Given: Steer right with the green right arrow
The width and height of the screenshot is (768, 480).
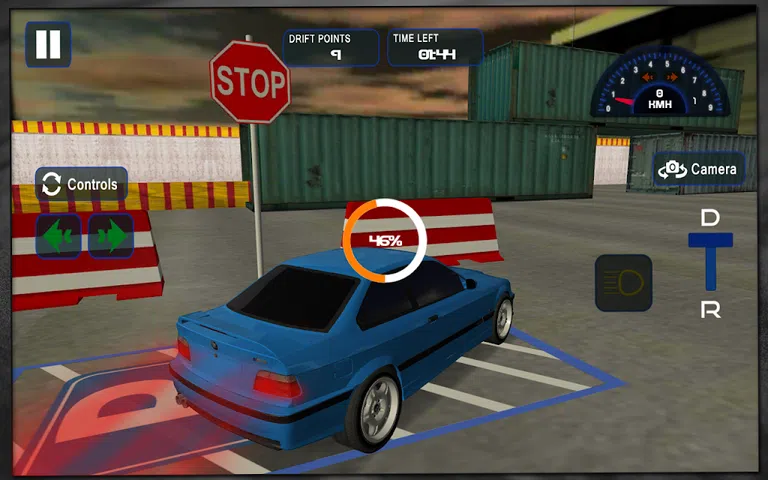Looking at the screenshot, I should coord(111,236).
